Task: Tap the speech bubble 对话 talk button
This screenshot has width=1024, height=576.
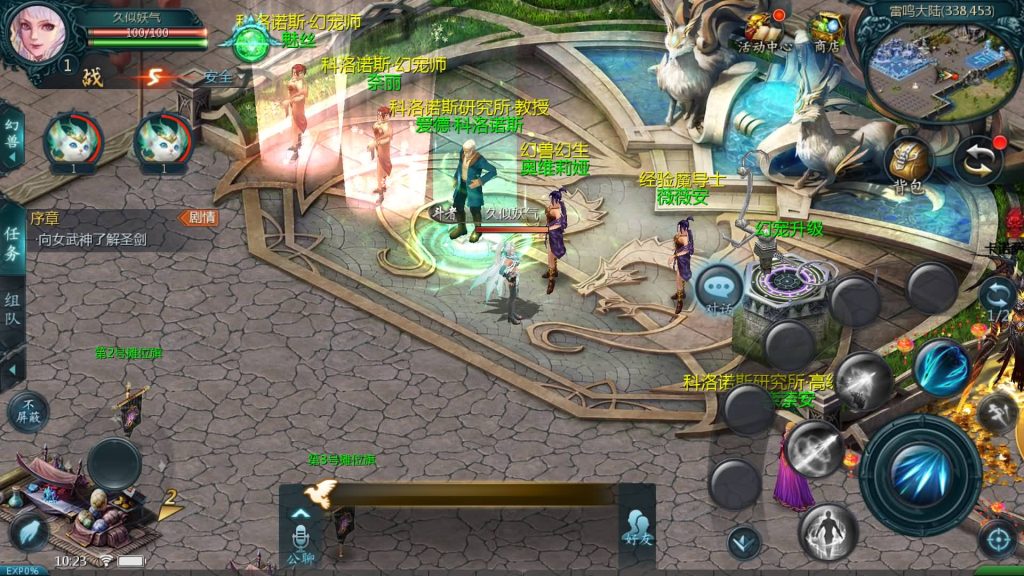Action: click(719, 289)
